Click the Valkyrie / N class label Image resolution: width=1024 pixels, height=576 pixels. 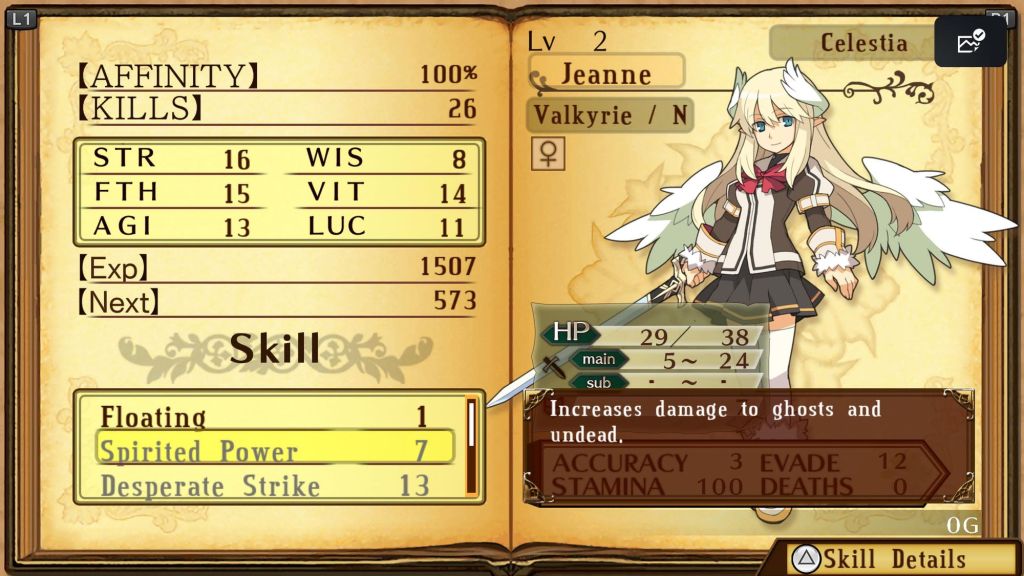(609, 115)
